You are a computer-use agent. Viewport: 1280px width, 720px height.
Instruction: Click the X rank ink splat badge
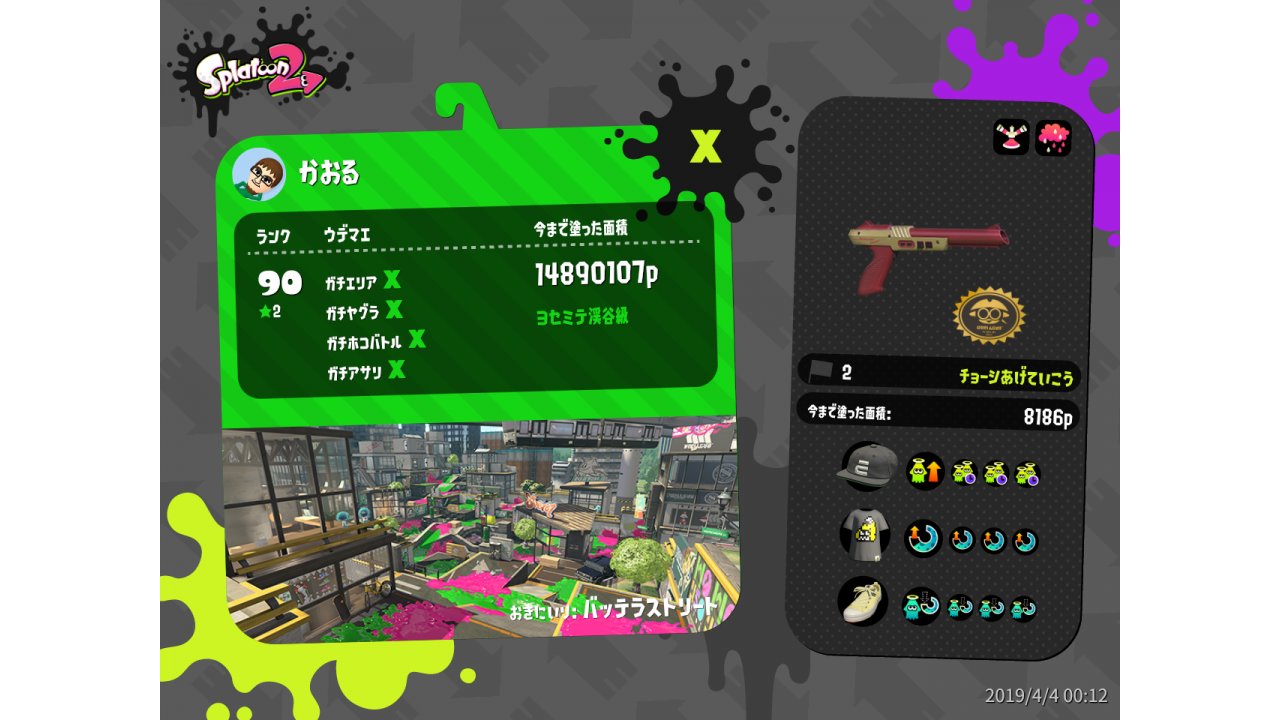[705, 147]
